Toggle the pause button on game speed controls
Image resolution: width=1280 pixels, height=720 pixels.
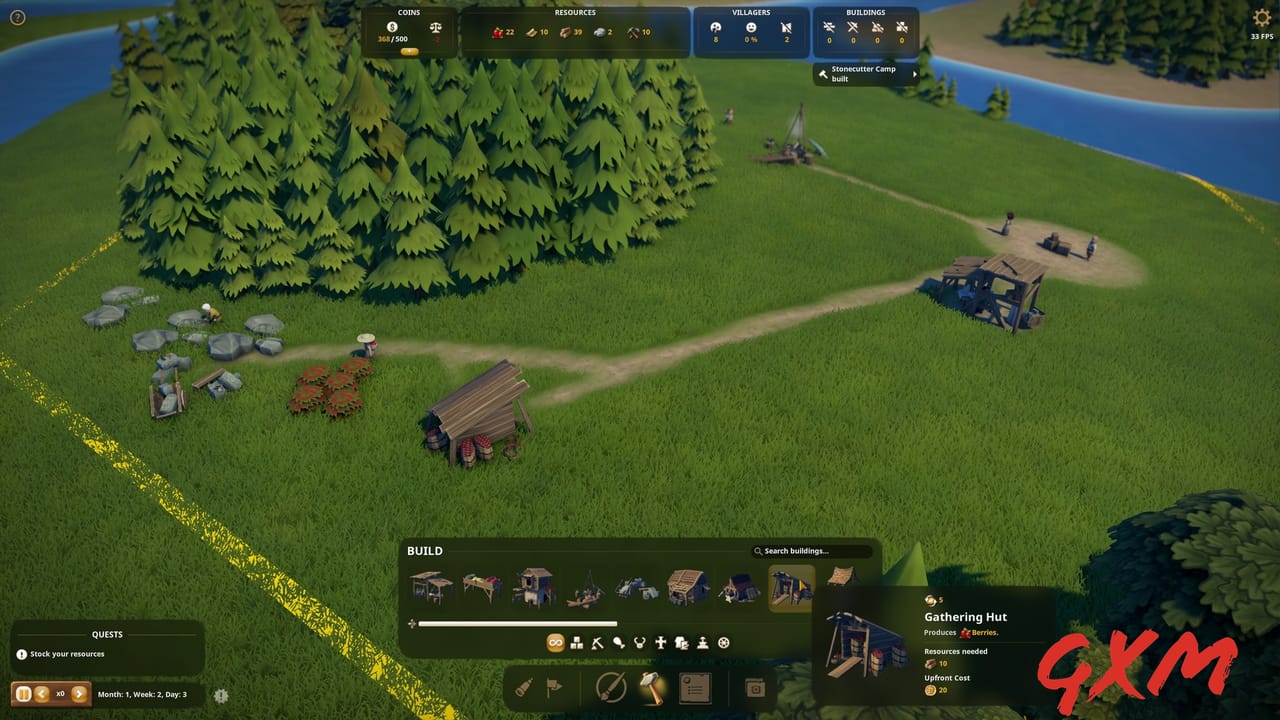tap(23, 694)
